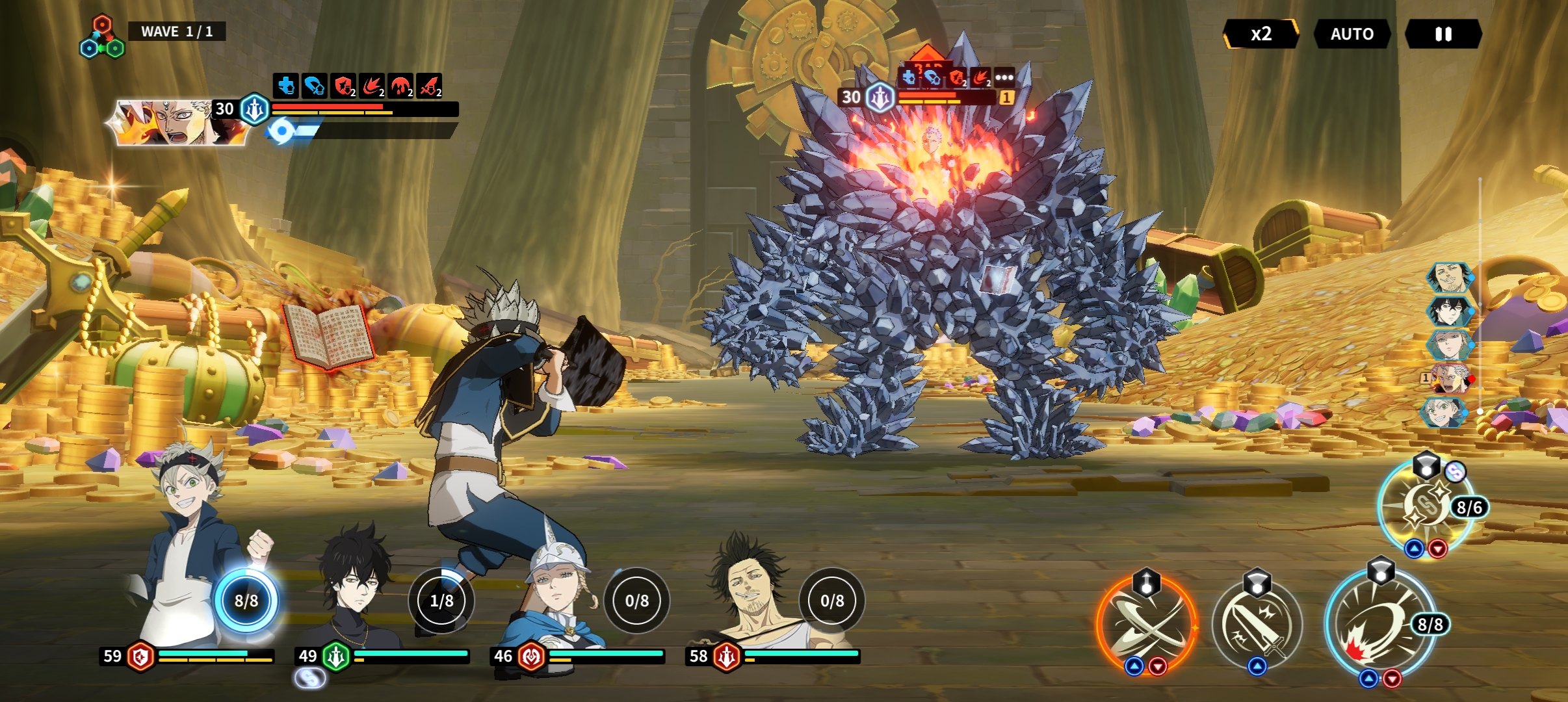The image size is (1568, 702).
Task: Click the top portrait in turn order
Action: [x=1448, y=278]
